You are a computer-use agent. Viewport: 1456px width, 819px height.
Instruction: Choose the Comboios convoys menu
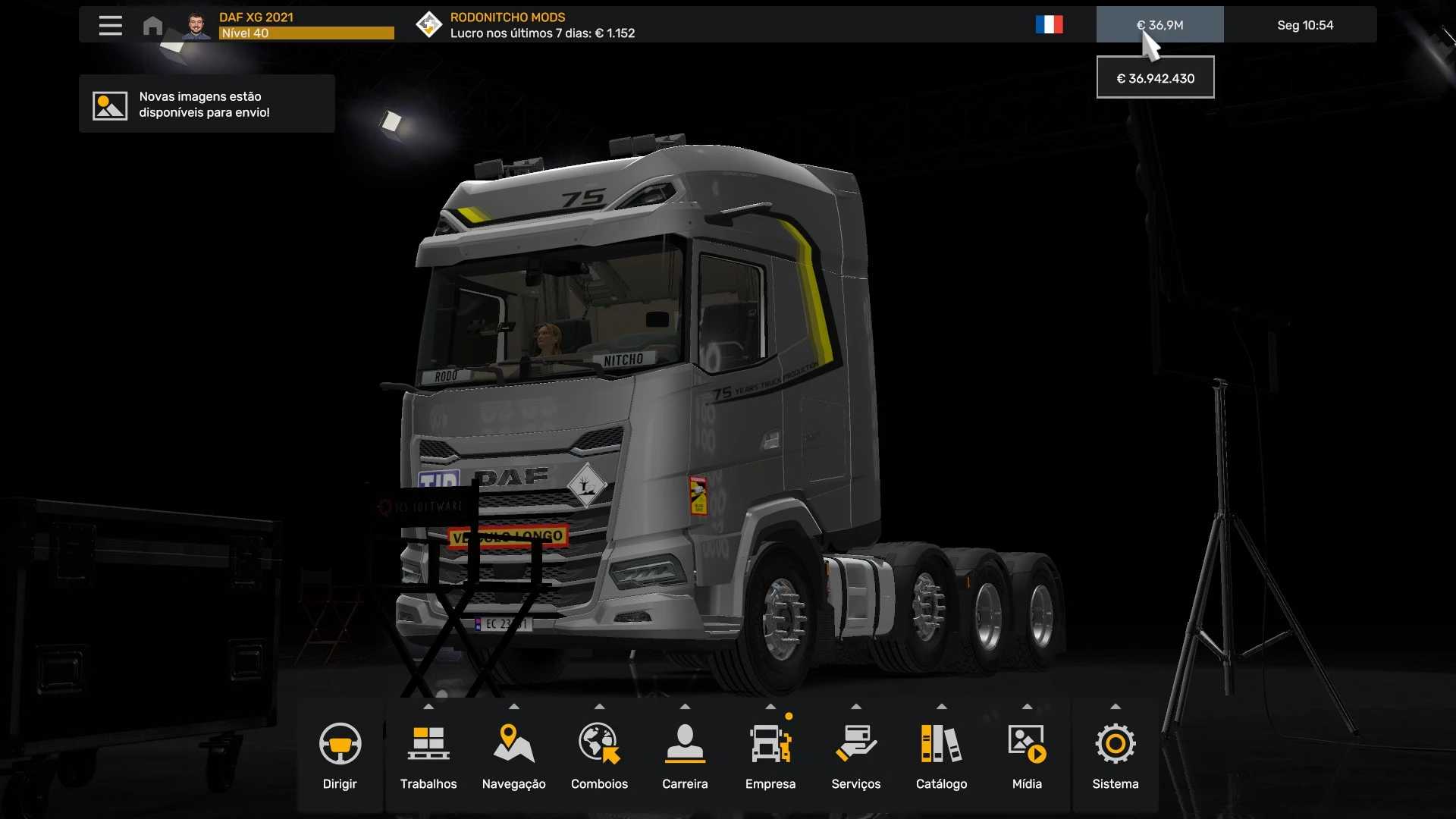[x=599, y=756]
